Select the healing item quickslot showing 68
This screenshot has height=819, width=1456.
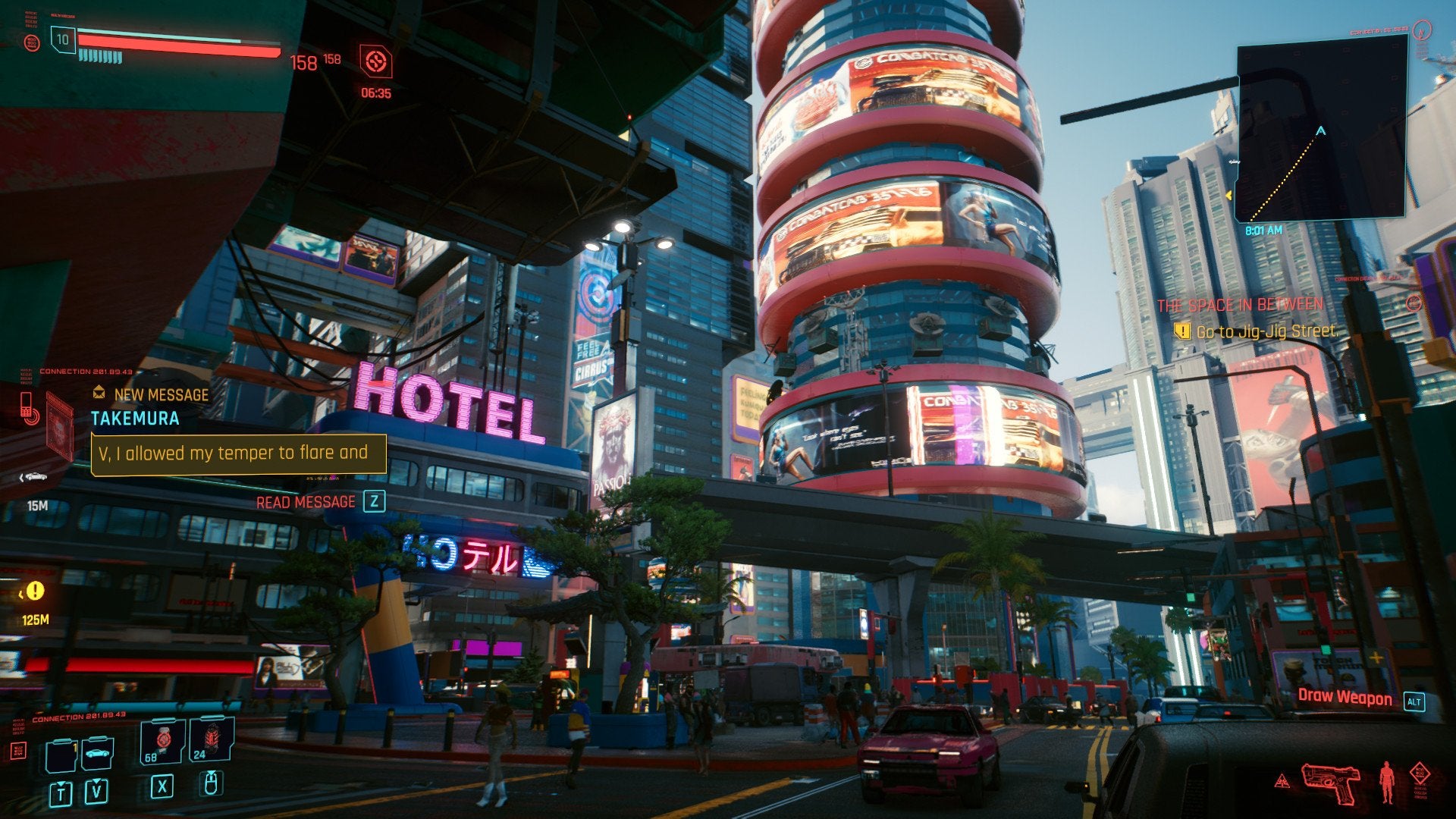click(x=162, y=741)
